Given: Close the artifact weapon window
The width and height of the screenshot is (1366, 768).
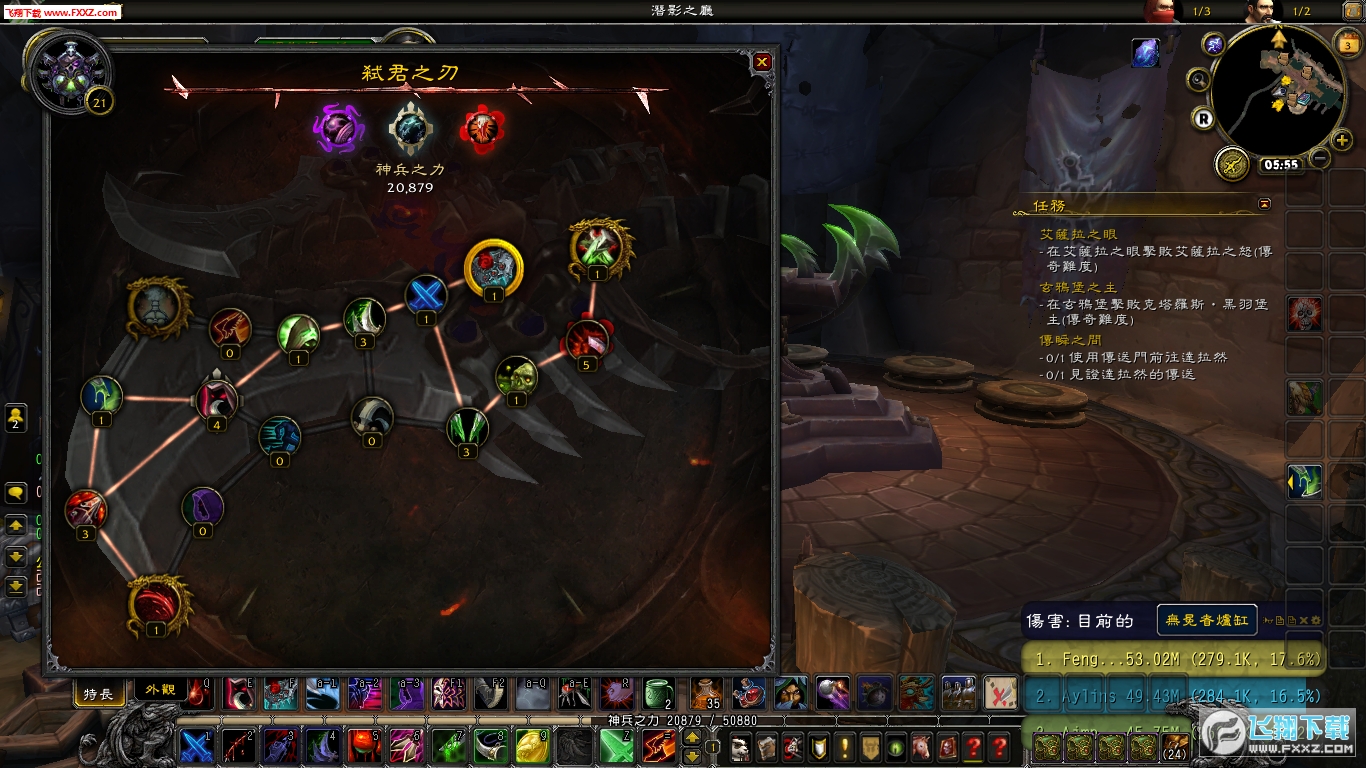Looking at the screenshot, I should pos(762,62).
